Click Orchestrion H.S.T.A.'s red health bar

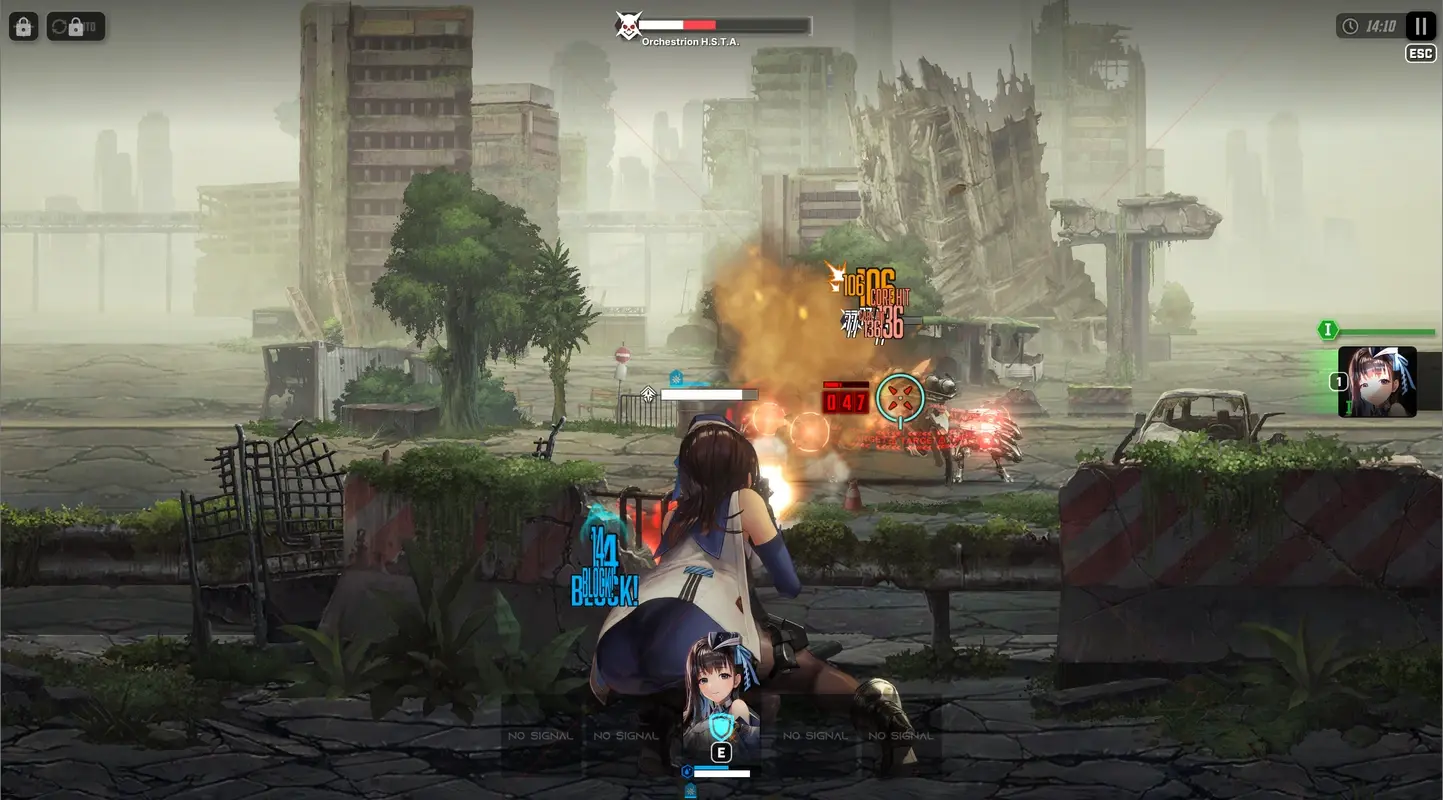click(x=700, y=24)
